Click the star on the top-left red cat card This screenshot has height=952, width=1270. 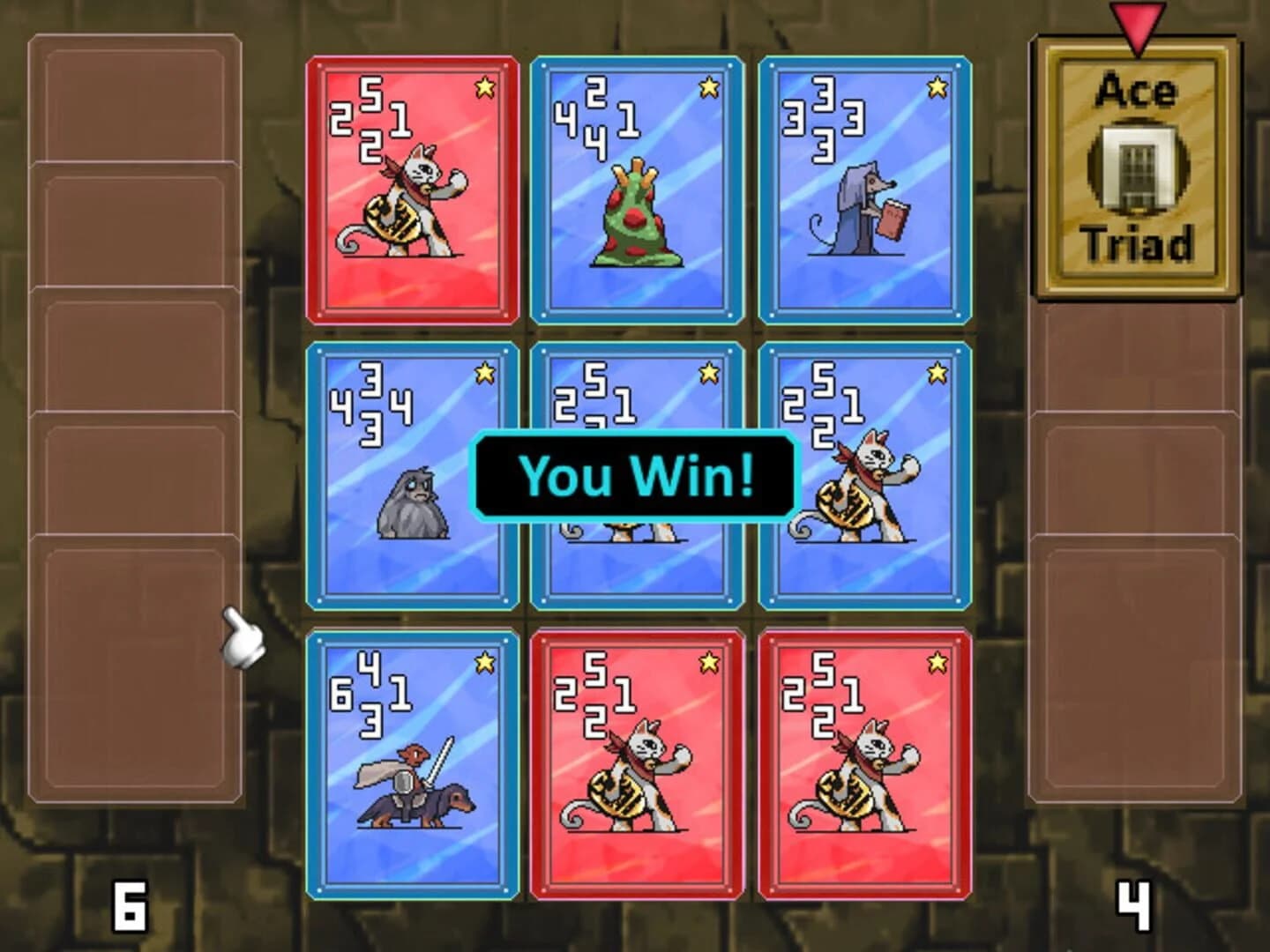483,86
